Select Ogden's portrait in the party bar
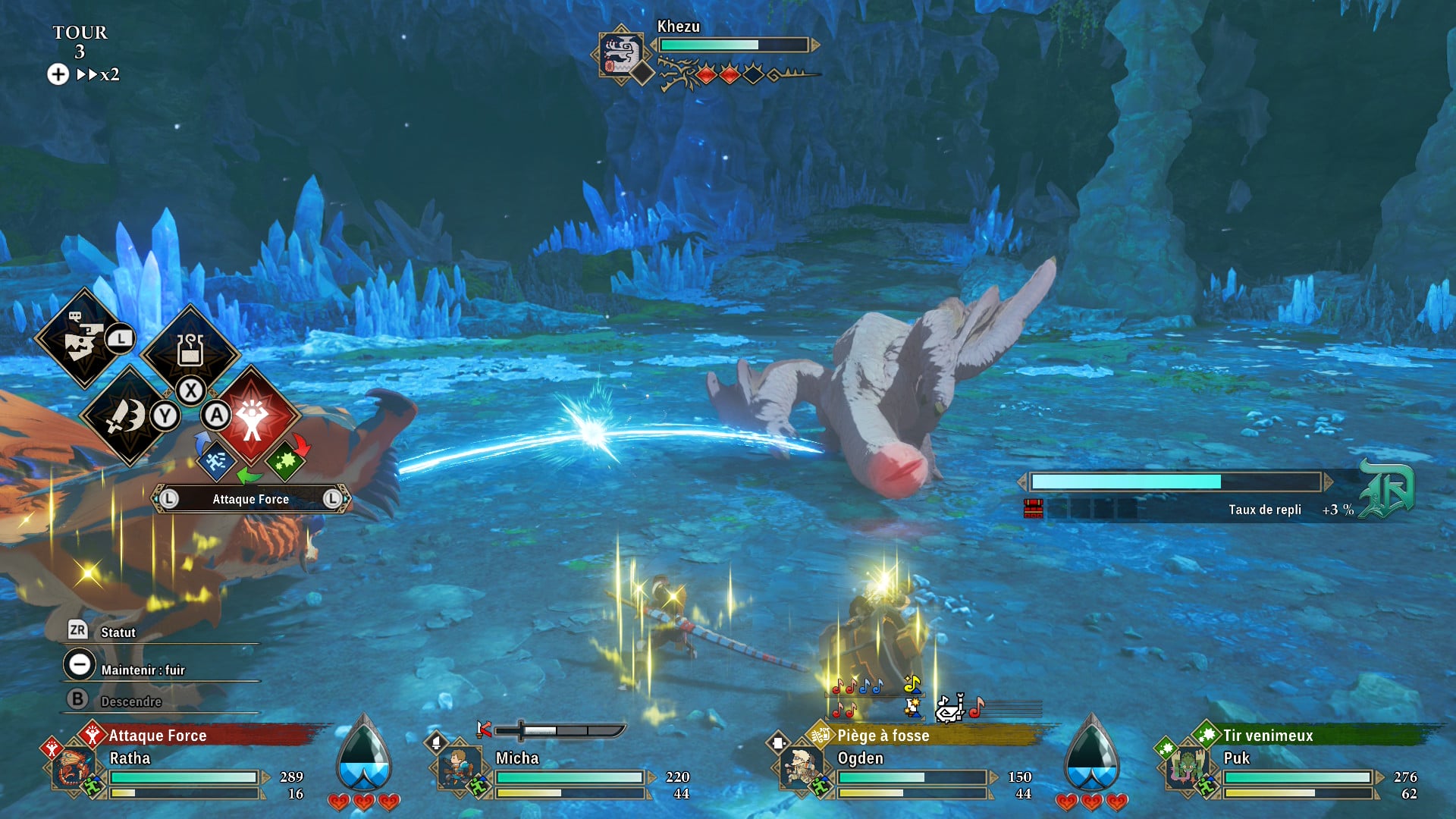1456x819 pixels. tap(801, 767)
